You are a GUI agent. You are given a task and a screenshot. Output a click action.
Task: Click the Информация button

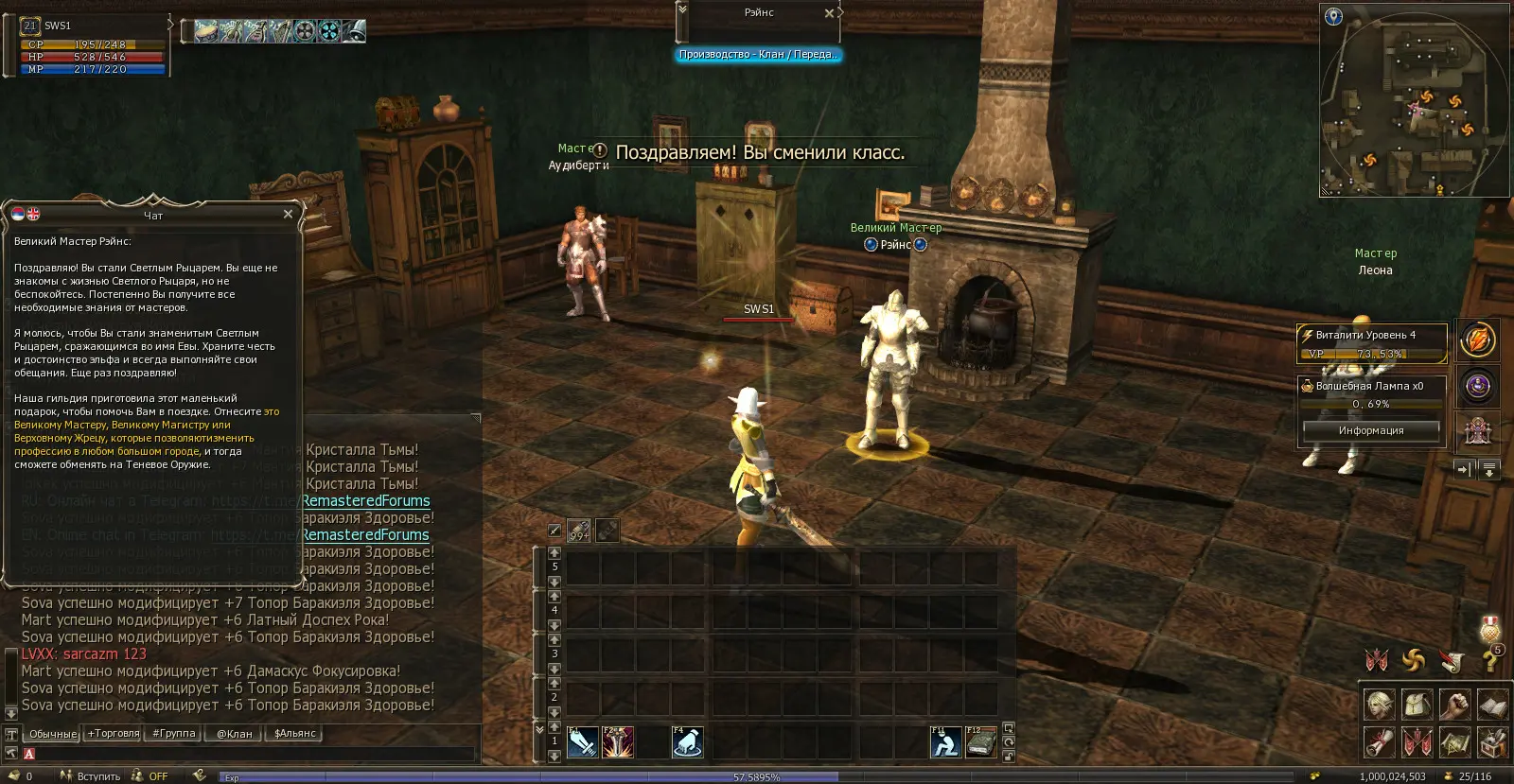coord(1371,430)
